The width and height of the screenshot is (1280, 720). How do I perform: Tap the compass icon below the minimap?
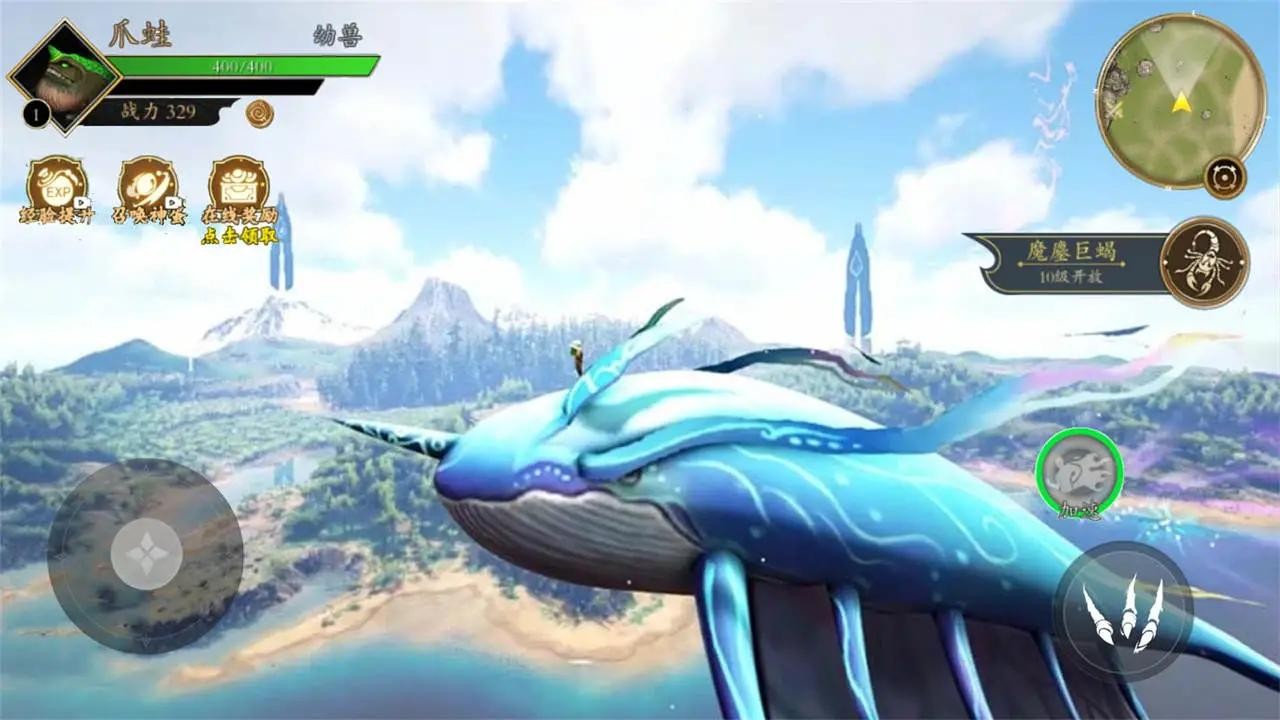[x=1224, y=176]
